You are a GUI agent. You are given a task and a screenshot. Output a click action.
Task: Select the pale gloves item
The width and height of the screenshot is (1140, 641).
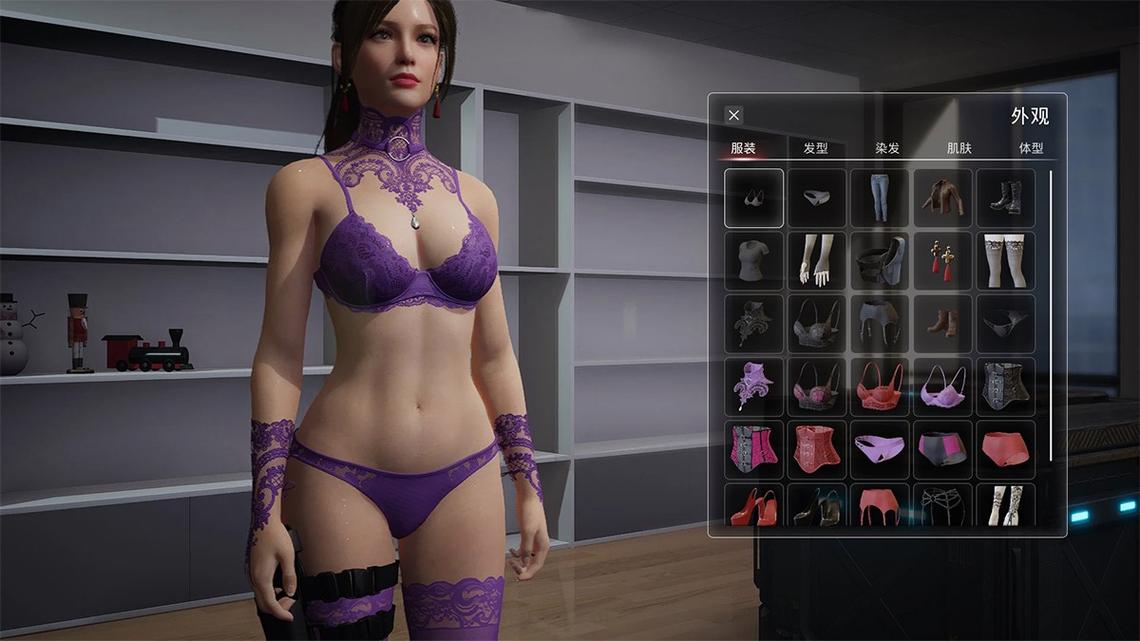tap(817, 261)
